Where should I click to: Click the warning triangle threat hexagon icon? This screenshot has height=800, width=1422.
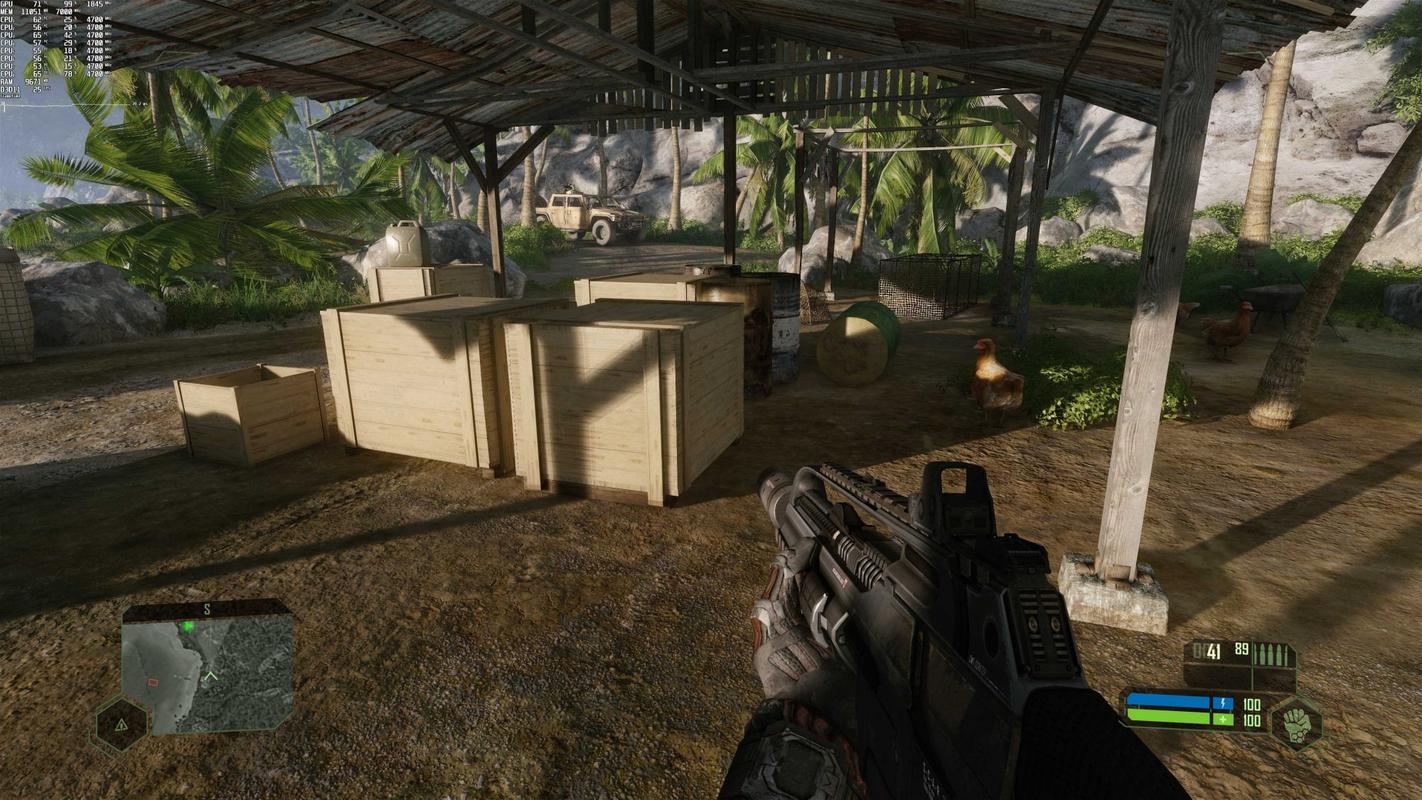coord(121,723)
